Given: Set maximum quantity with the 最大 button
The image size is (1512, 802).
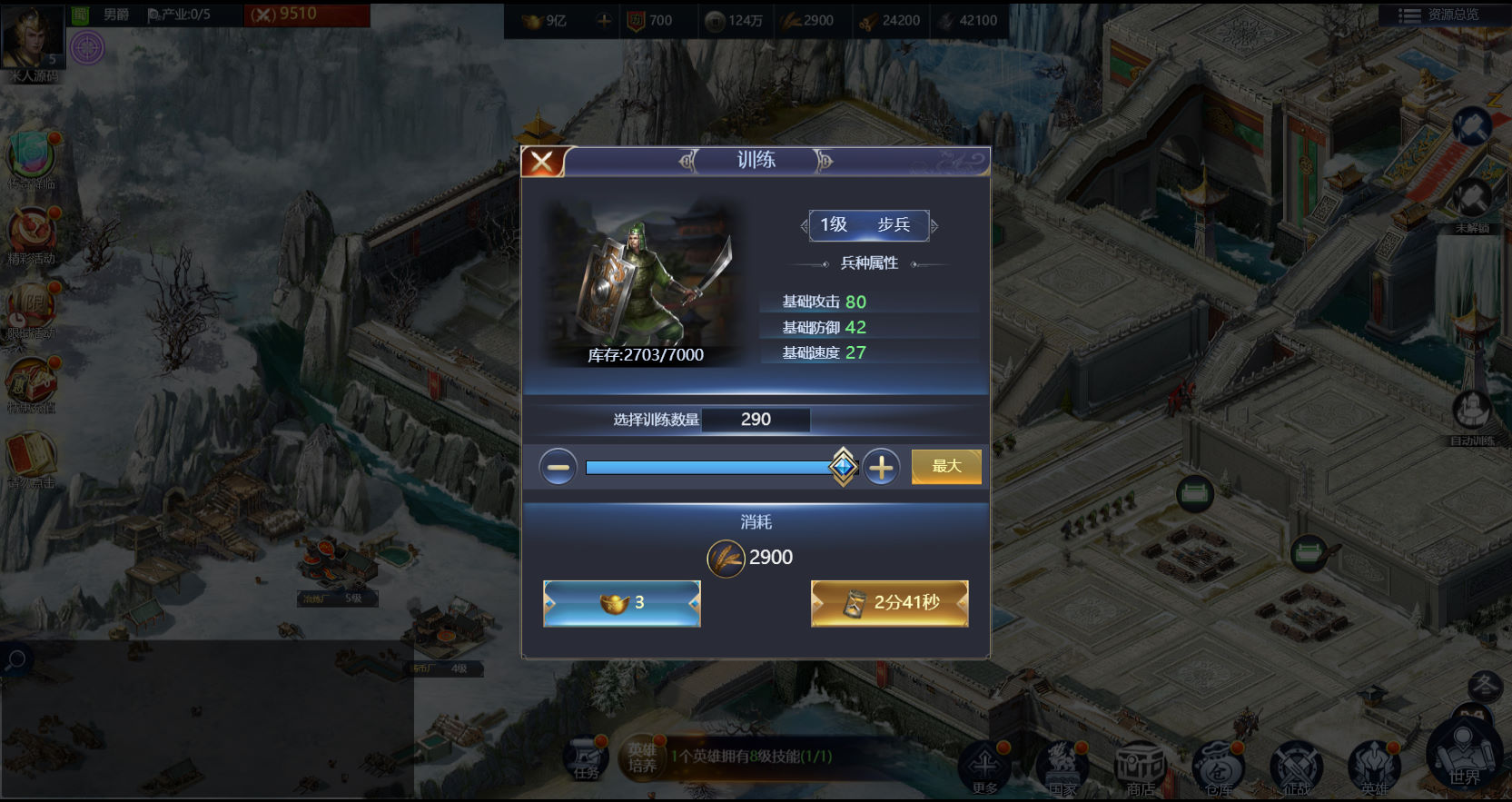Looking at the screenshot, I should (946, 466).
